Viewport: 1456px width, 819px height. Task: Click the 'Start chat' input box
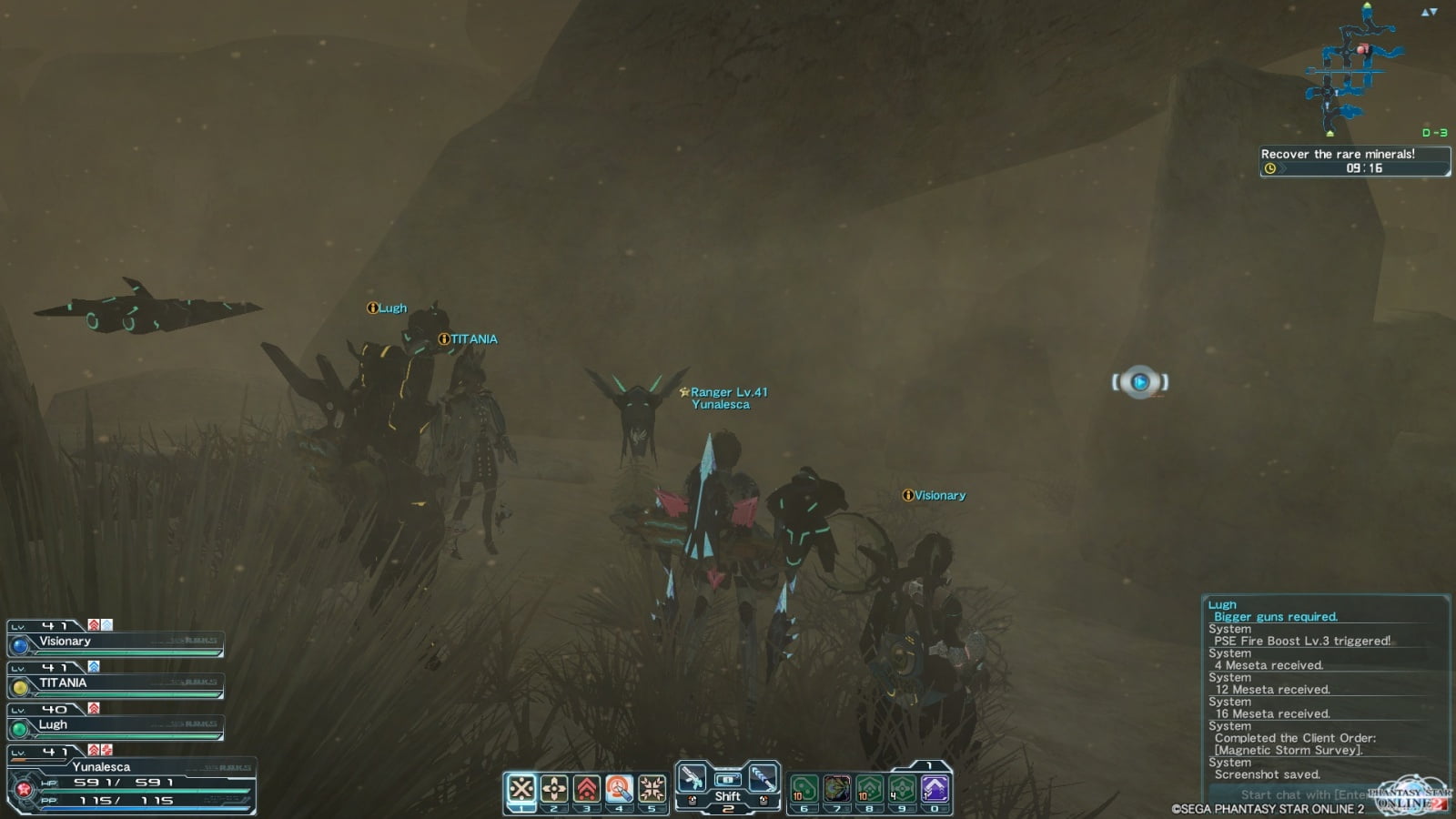(1301, 794)
